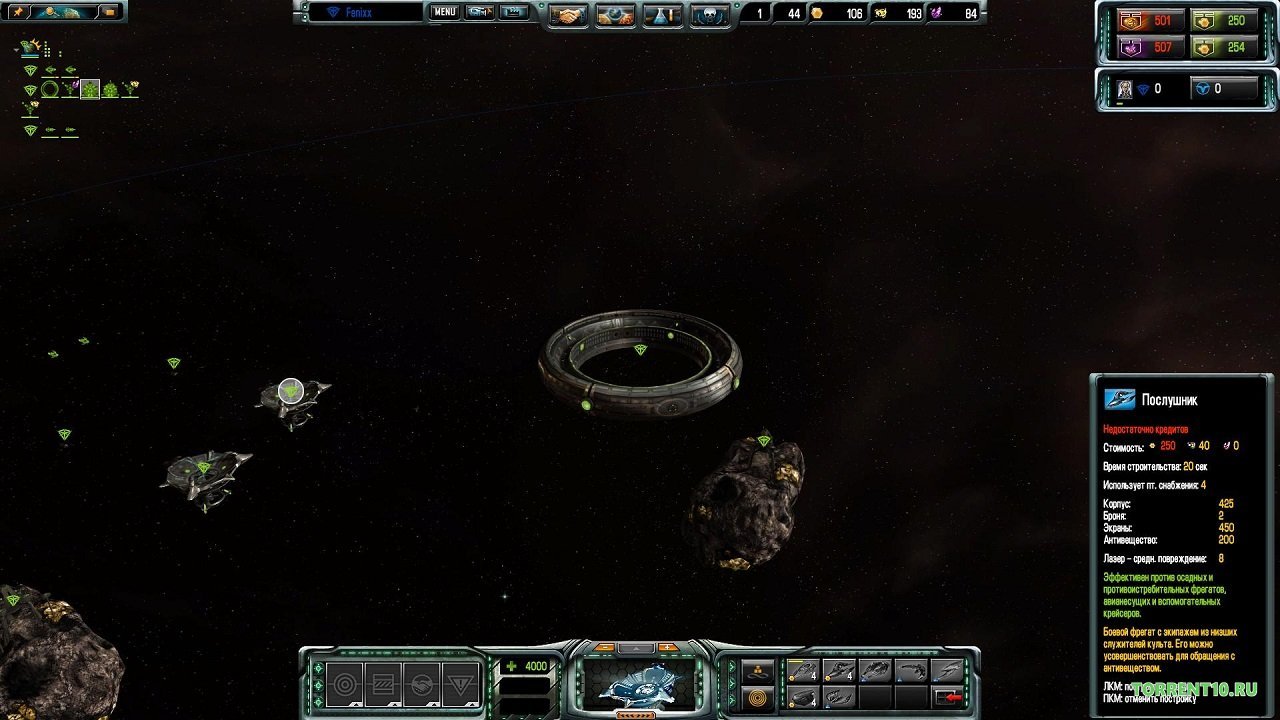Toggle the orange tactical structures icon
This screenshot has height=720, width=1280.
point(757,698)
